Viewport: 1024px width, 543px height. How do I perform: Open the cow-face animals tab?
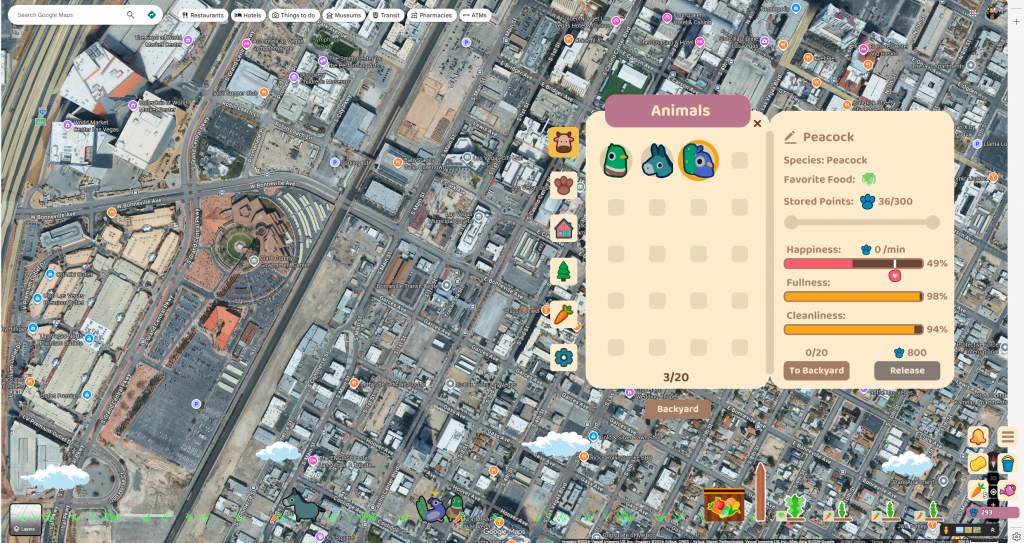(563, 142)
